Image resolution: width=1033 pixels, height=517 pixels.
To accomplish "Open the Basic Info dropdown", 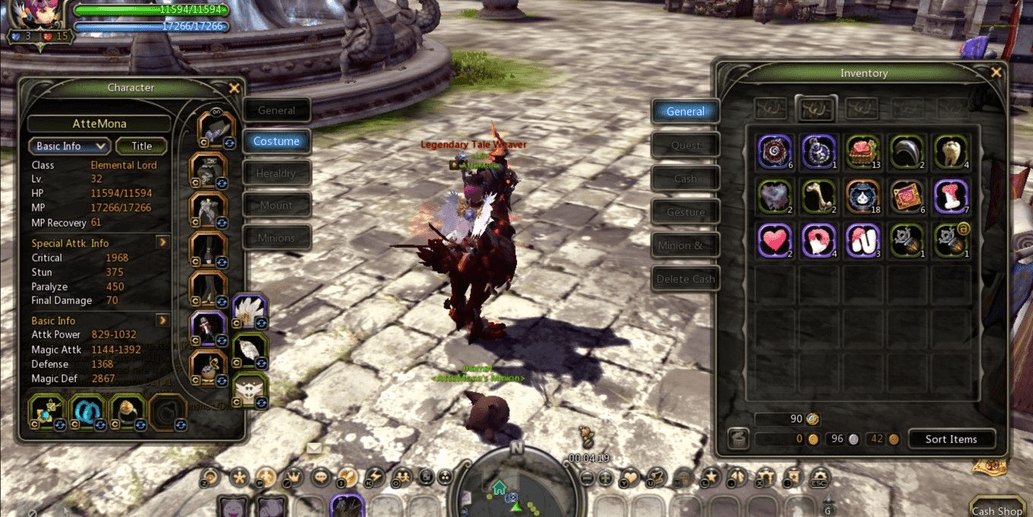I will 68,146.
